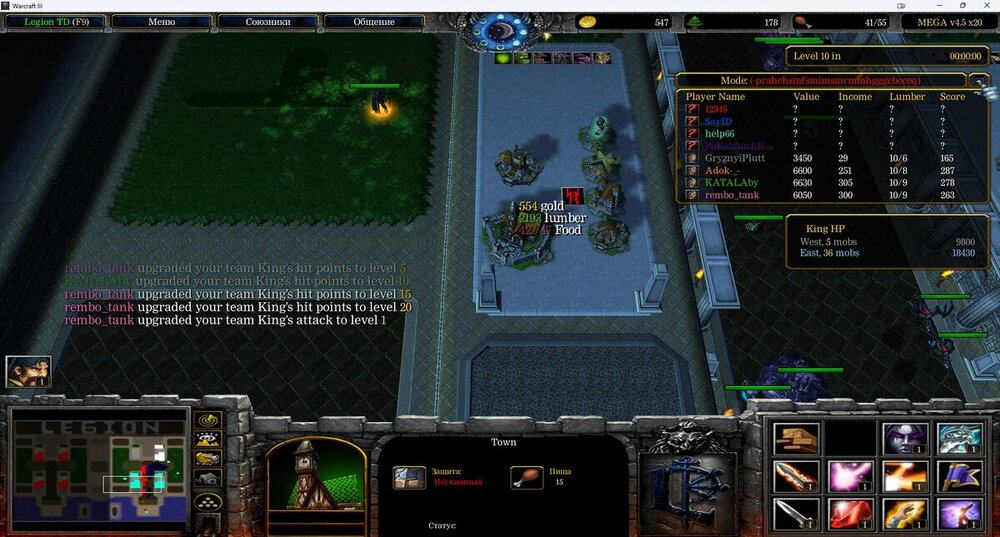The width and height of the screenshot is (1000, 537).
Task: Select the bearded hero portrait icon
Action: [x=28, y=372]
